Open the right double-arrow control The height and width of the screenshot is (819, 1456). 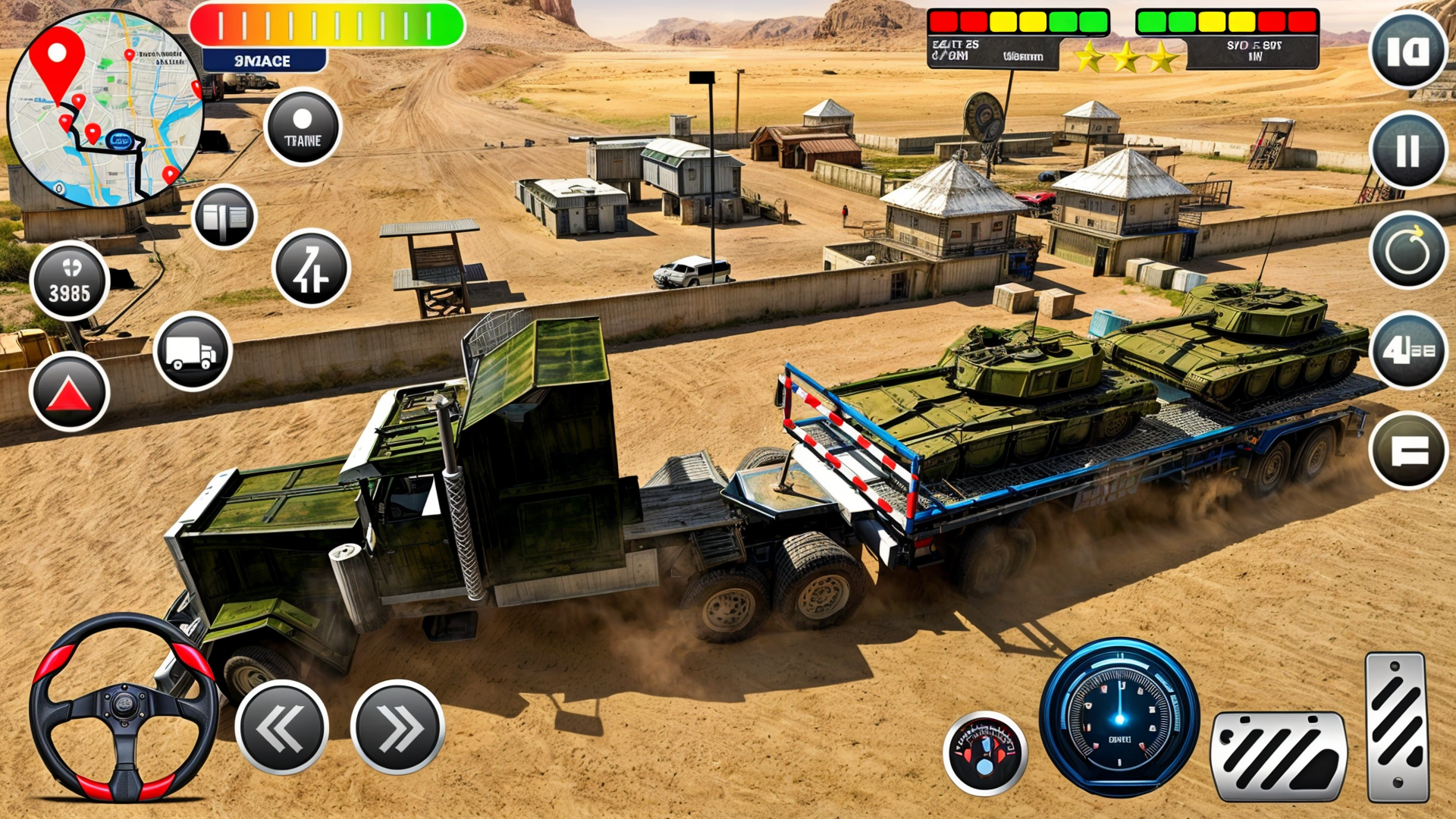(398, 724)
